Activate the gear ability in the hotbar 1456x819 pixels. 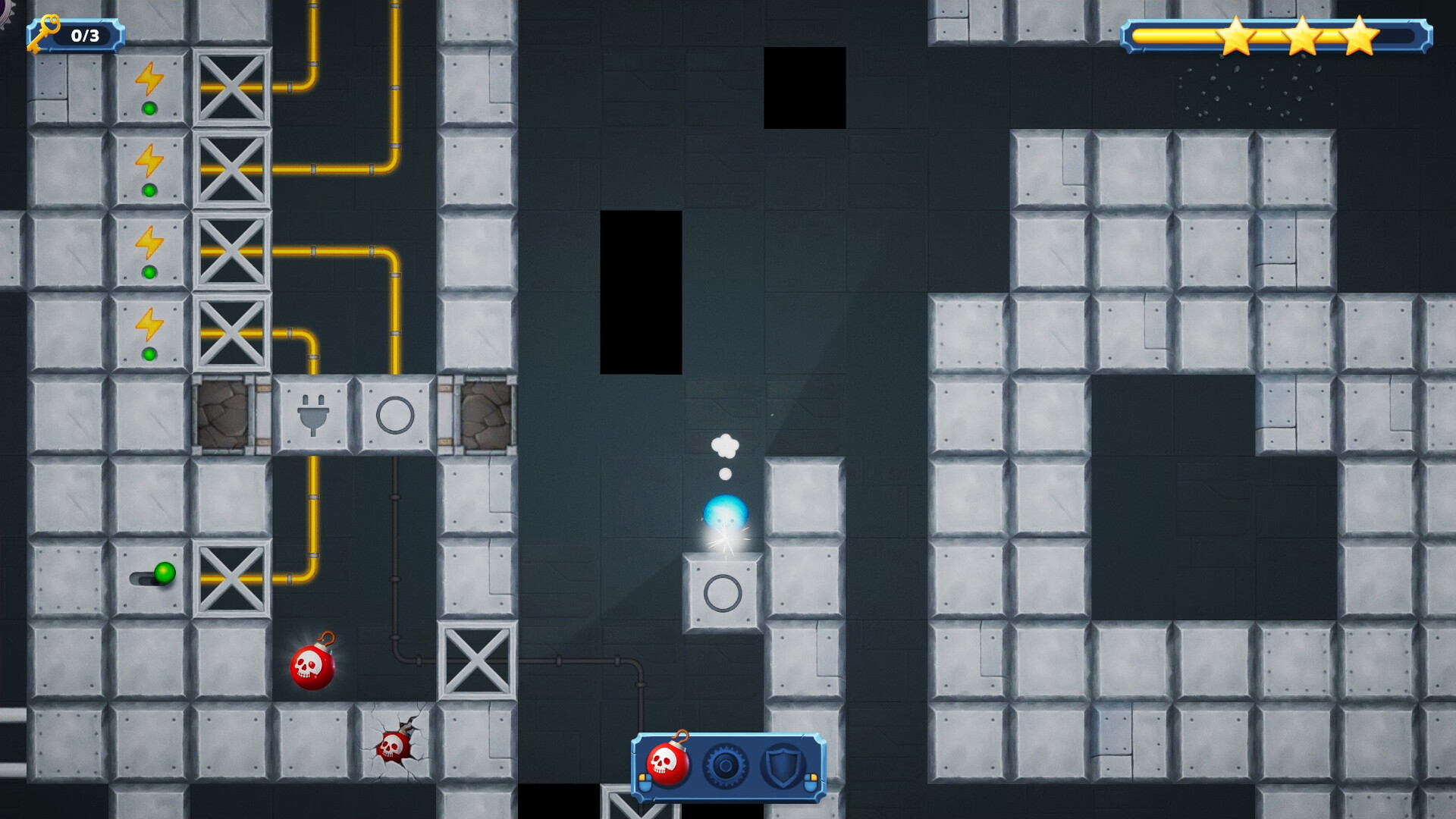tap(726, 766)
